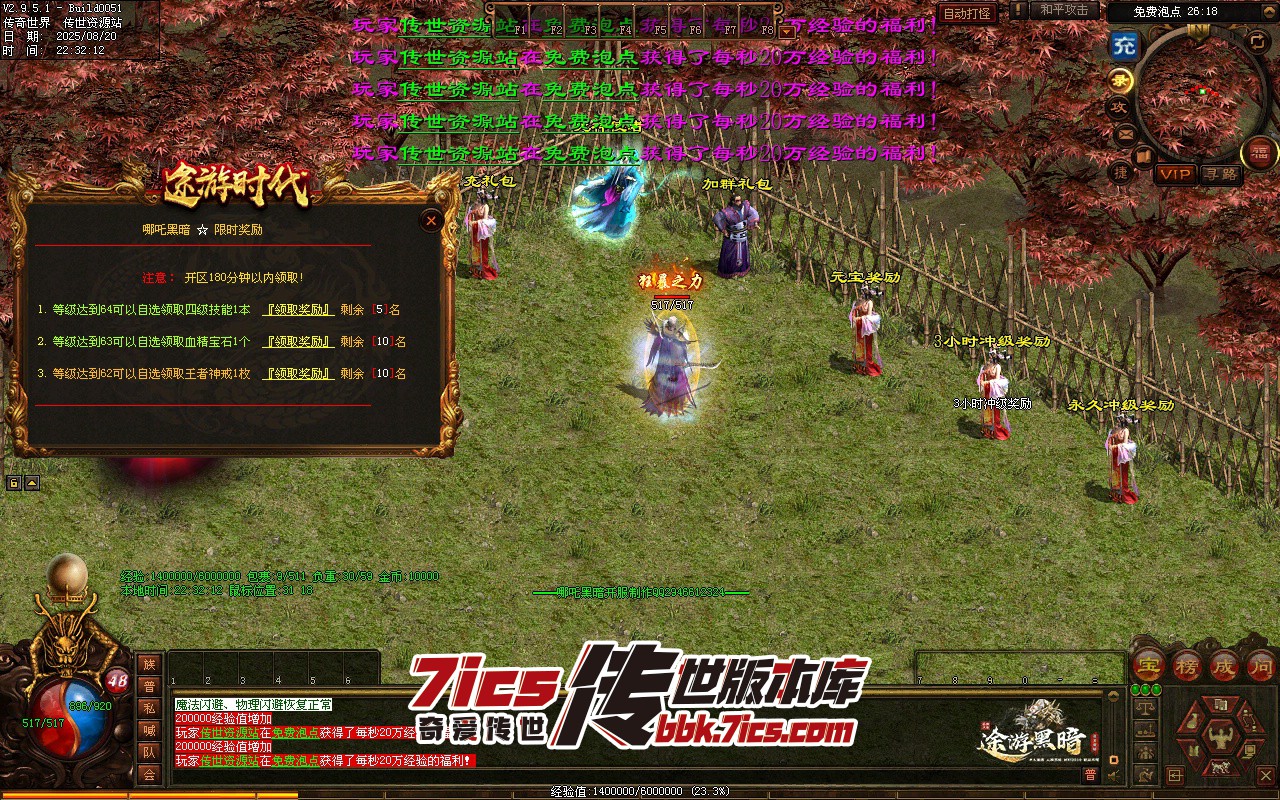The height and width of the screenshot is (800, 1280).
Task: Open the 宝 treasure shop button
Action: [x=1150, y=665]
